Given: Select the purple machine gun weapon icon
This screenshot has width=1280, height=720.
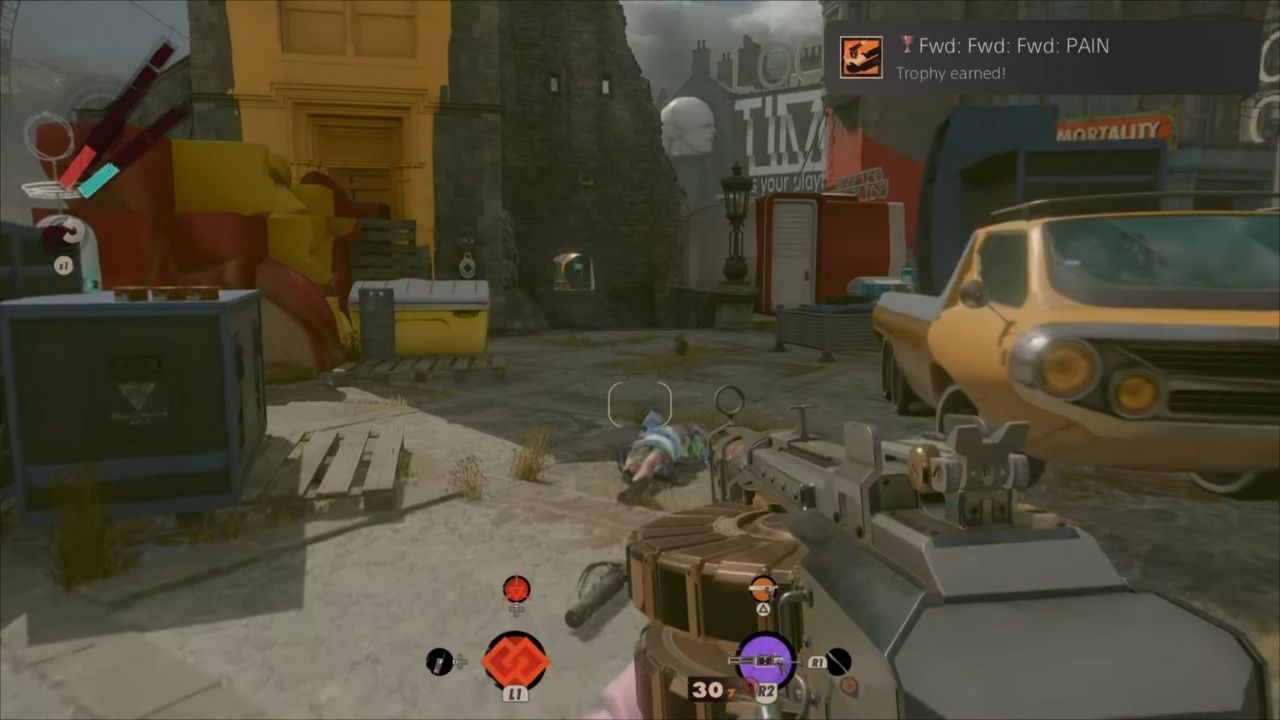Looking at the screenshot, I should [765, 660].
